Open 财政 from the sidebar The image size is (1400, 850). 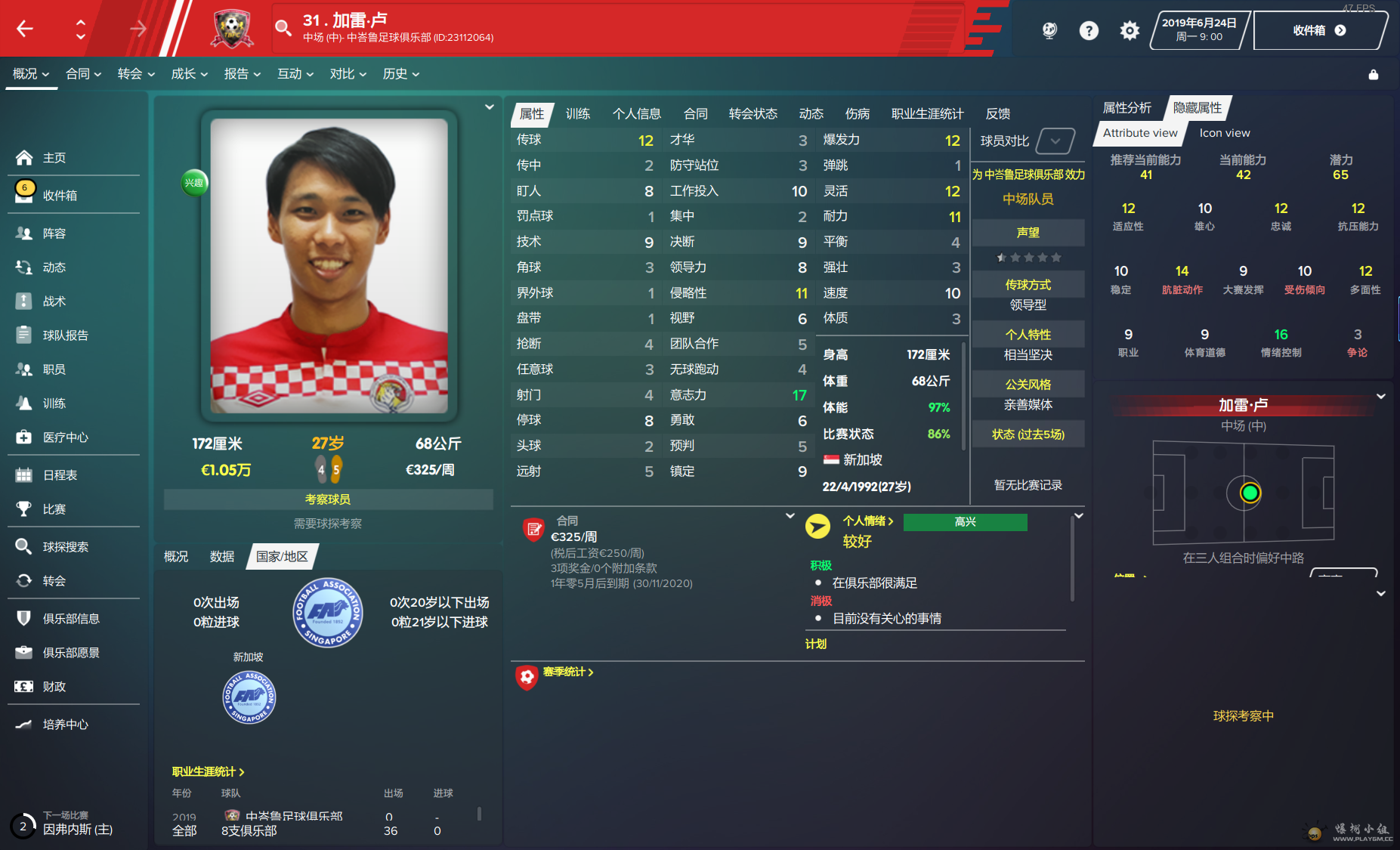tap(54, 687)
